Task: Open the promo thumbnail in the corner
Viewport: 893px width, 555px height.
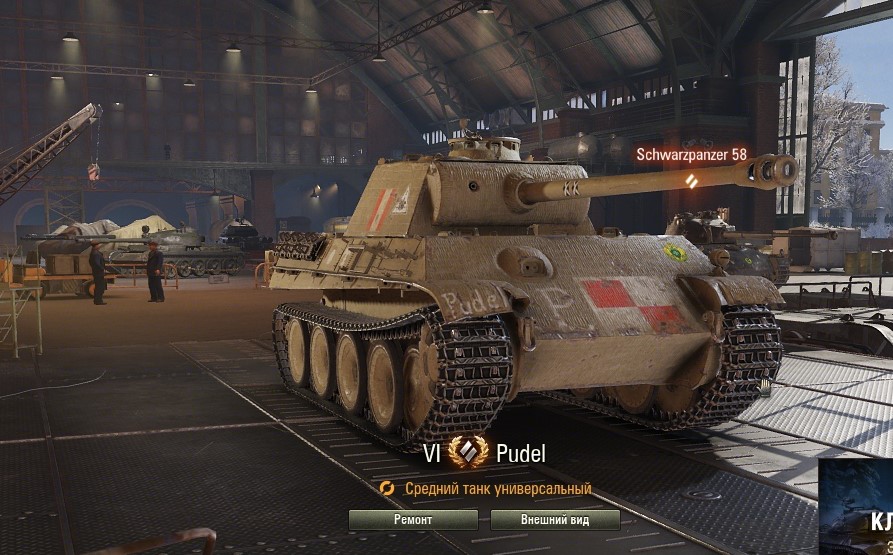Action: [x=856, y=507]
